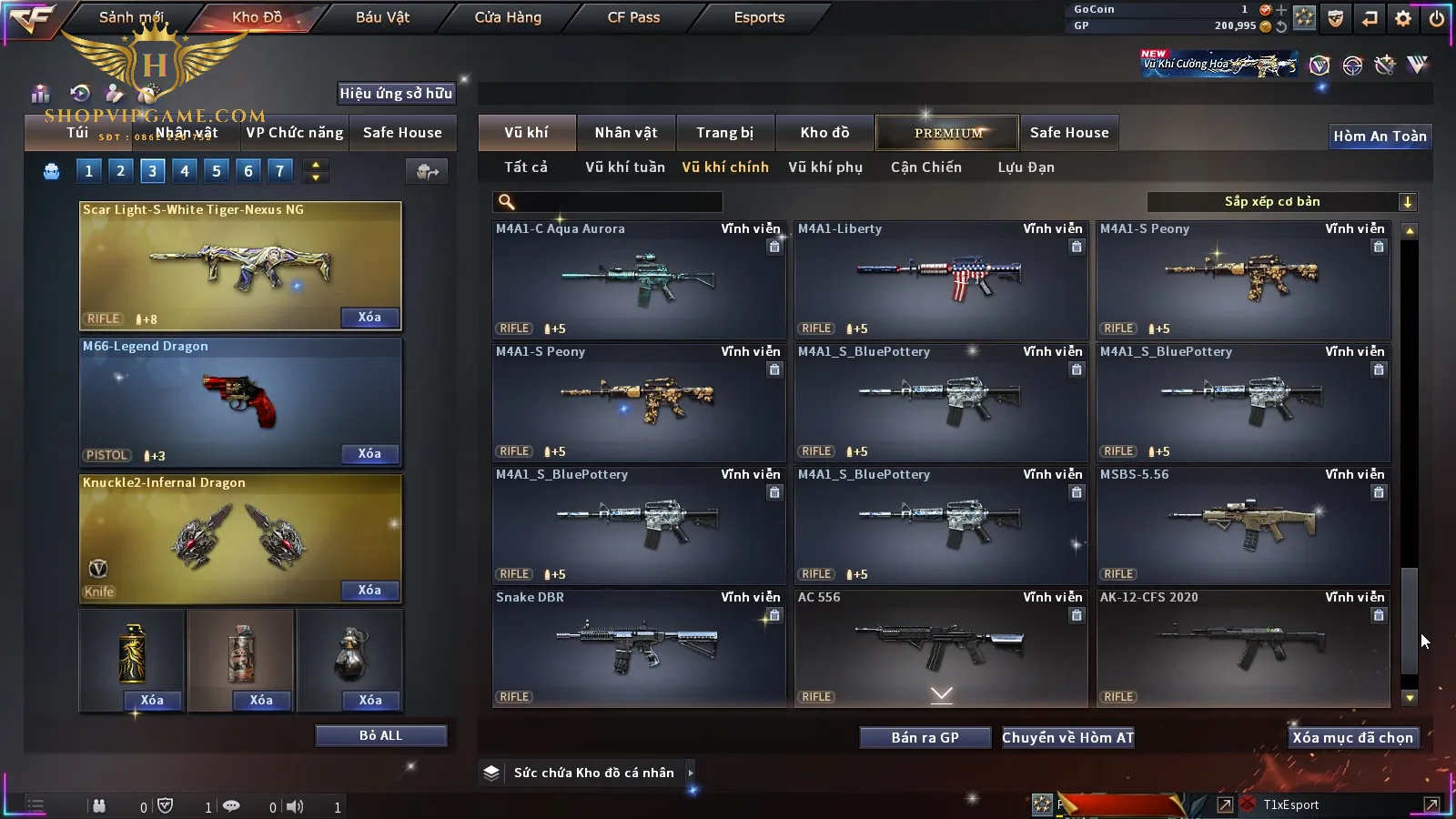Select the Nhân vật inventory tab
Viewport: 1456px width, 819px height.
pos(625,133)
